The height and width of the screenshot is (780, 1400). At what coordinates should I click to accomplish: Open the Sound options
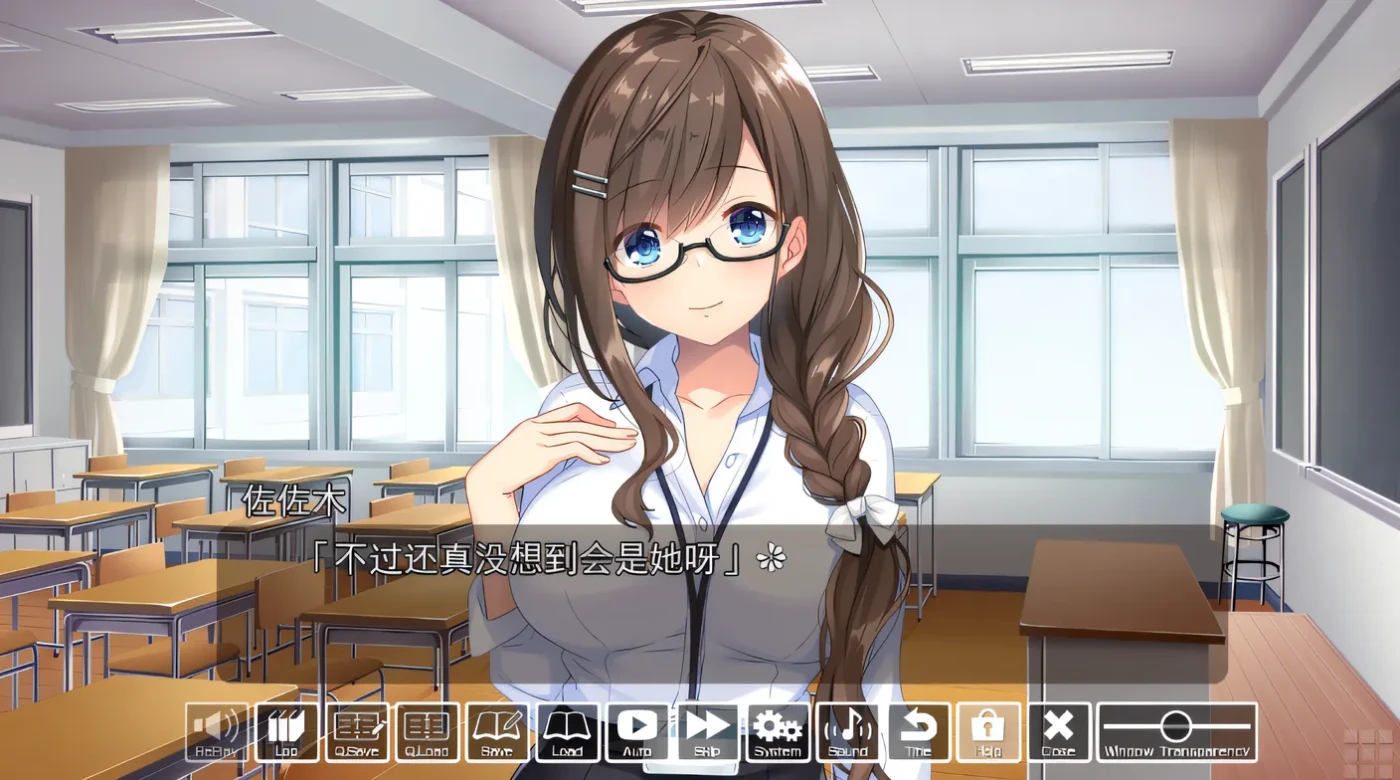coord(848,732)
